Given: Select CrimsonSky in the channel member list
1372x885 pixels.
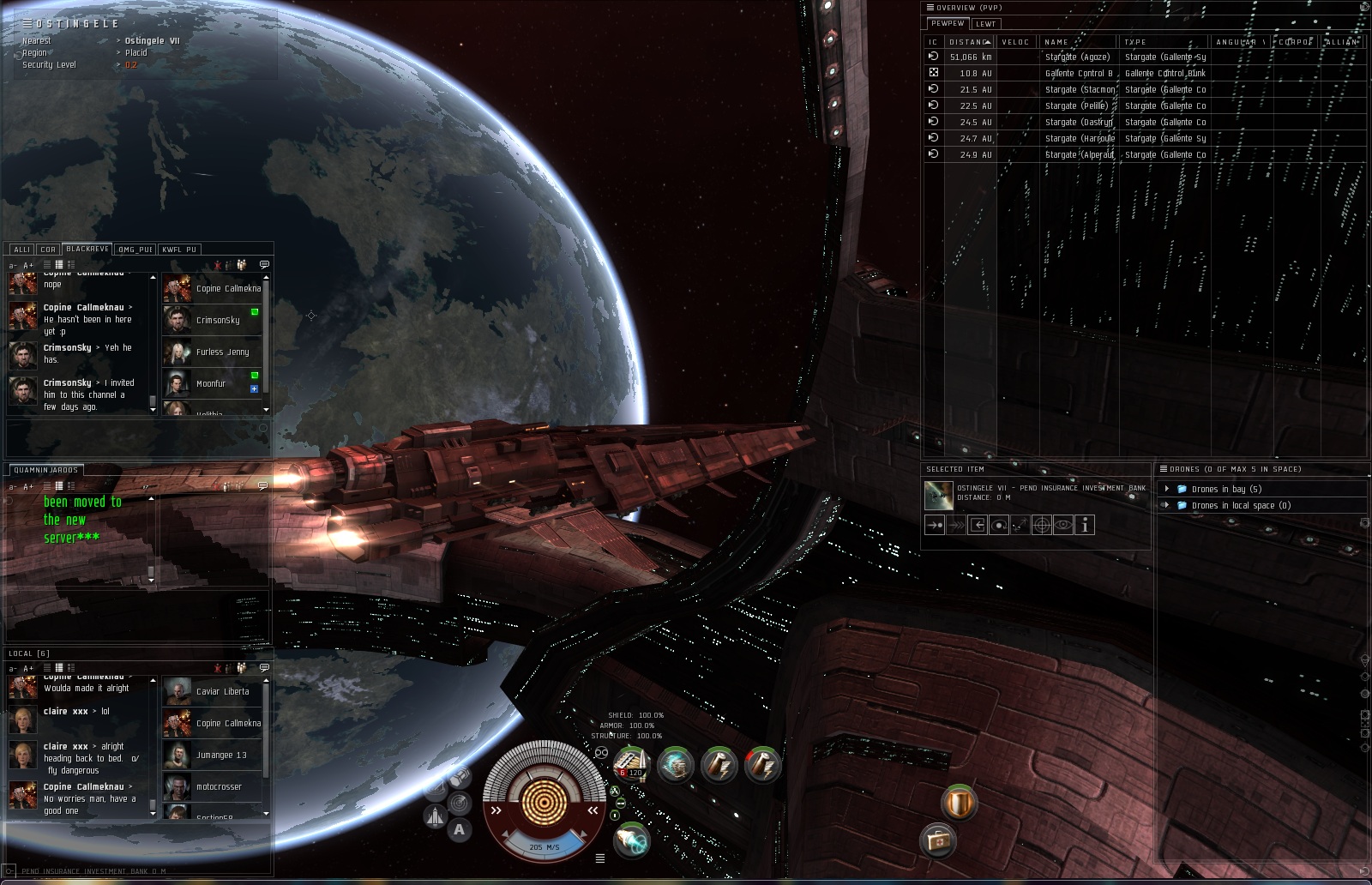Looking at the screenshot, I should click(x=218, y=321).
